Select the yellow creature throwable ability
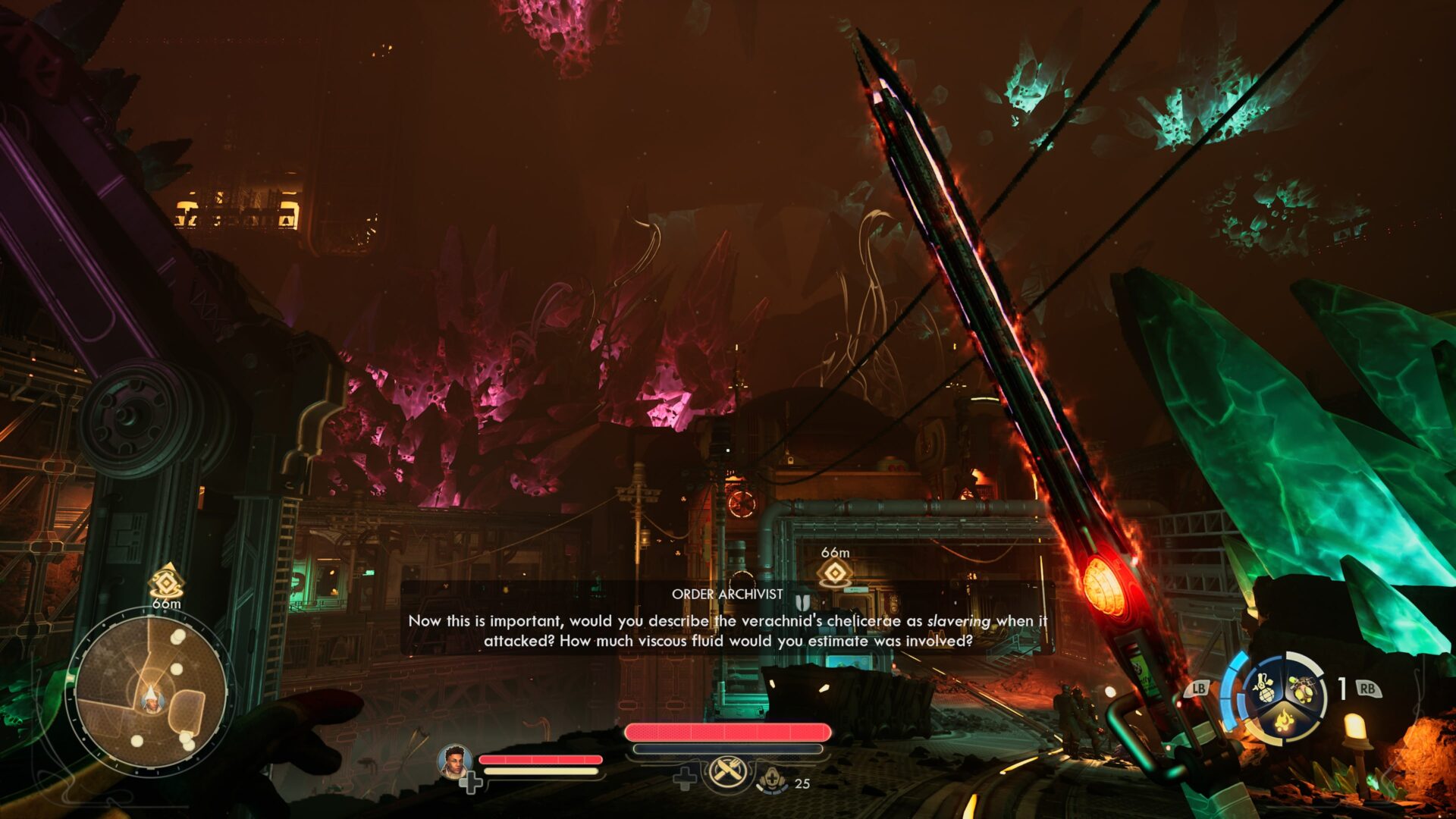The image size is (1456, 819). click(1304, 689)
